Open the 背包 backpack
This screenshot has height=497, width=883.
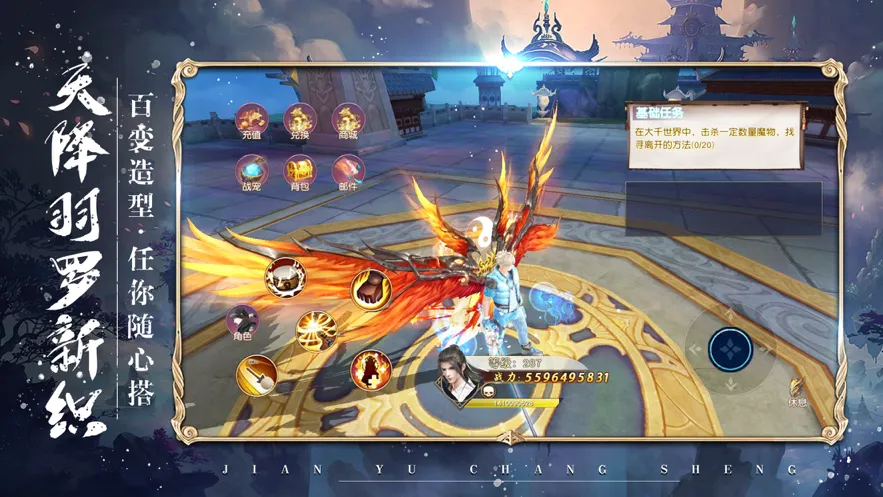coord(299,172)
